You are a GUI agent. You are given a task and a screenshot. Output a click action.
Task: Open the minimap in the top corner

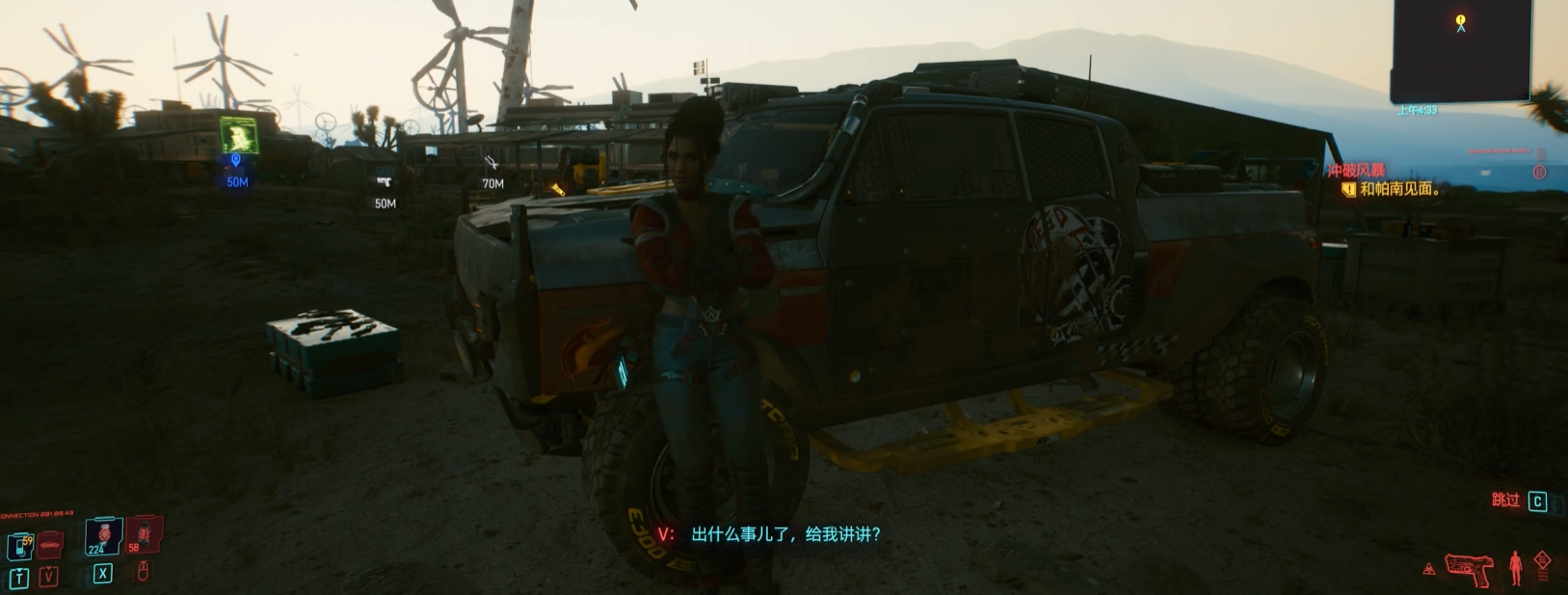click(1459, 51)
